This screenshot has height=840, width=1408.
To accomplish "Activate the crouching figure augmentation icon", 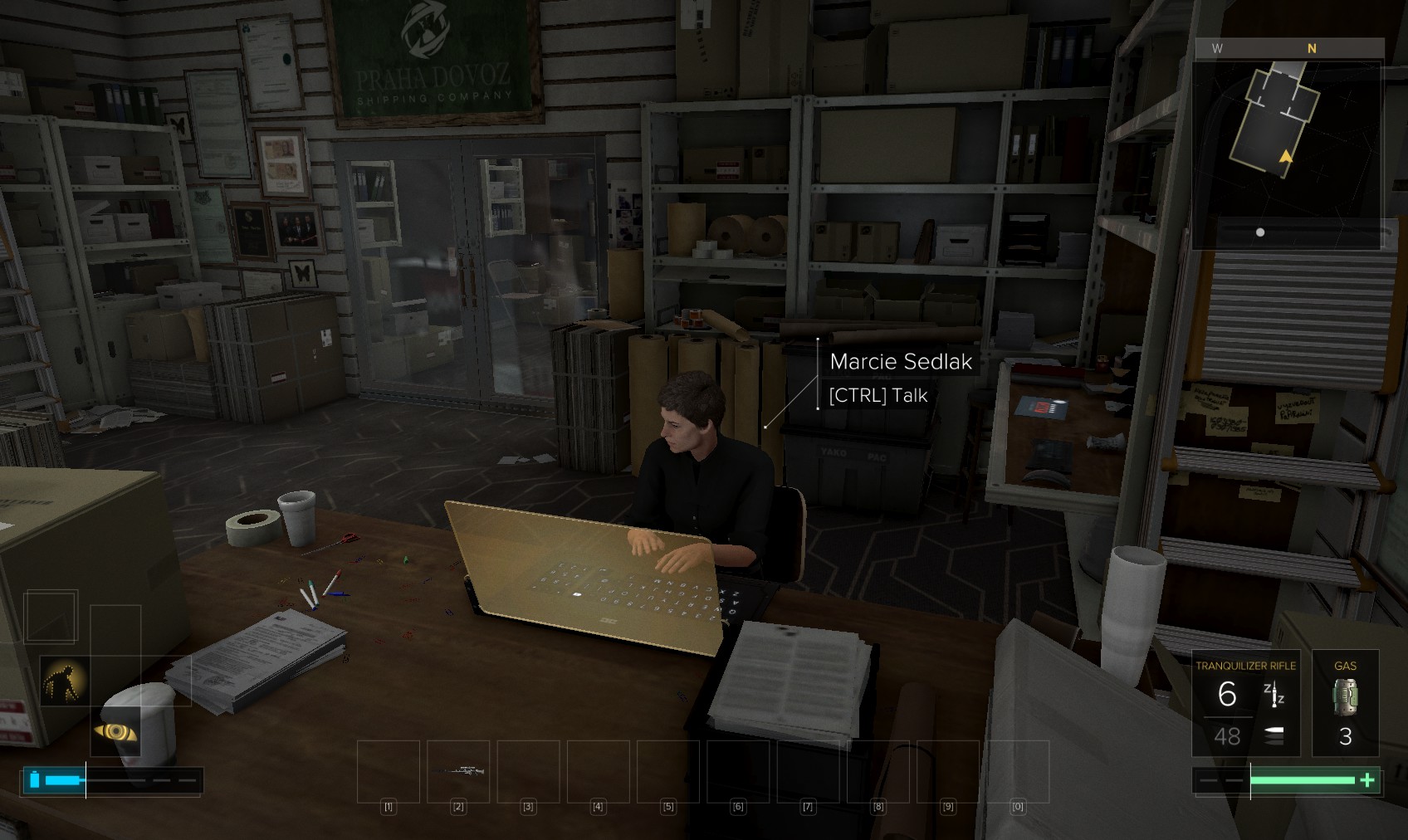I will point(65,681).
